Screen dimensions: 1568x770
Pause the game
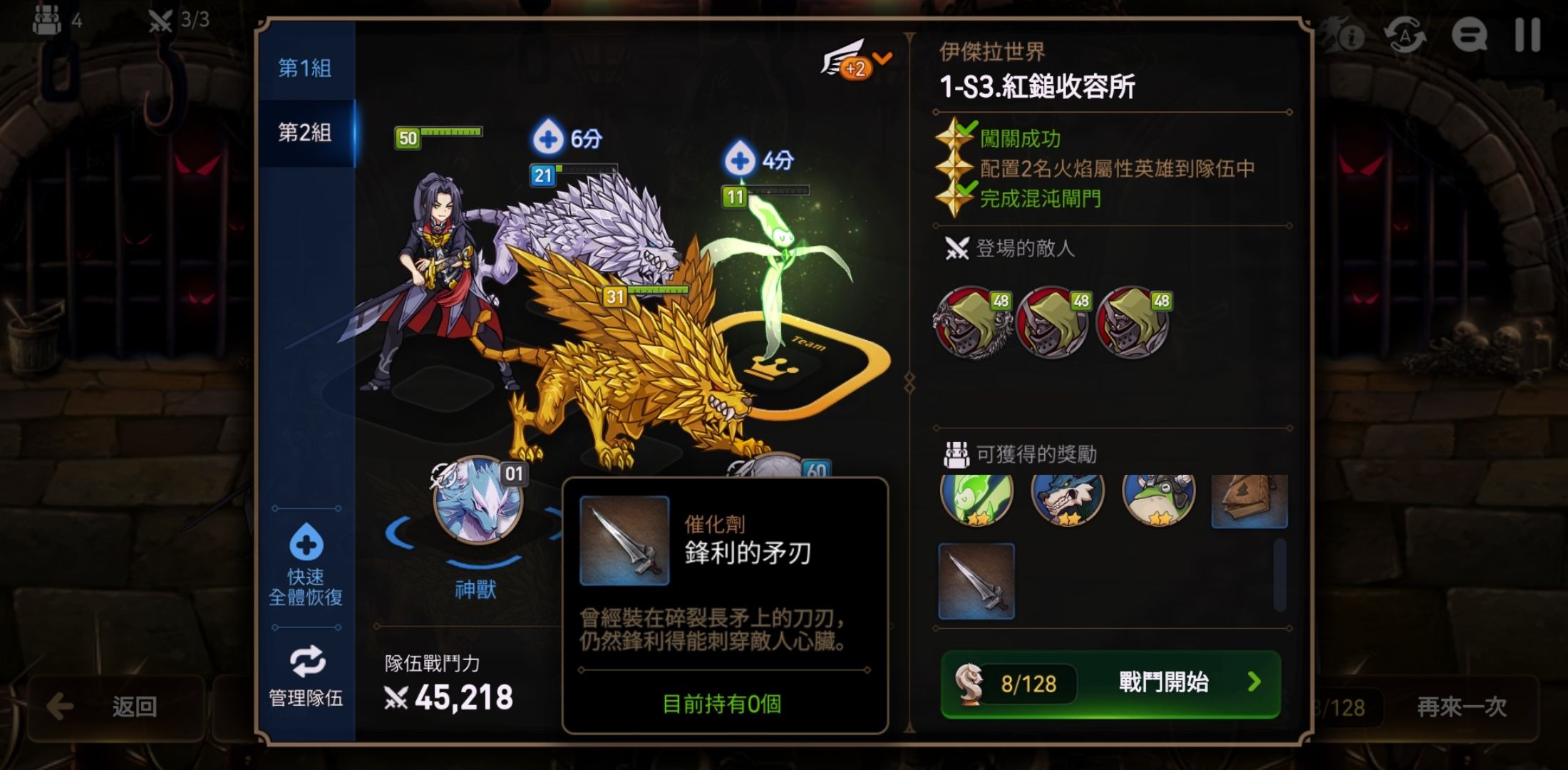(1527, 34)
